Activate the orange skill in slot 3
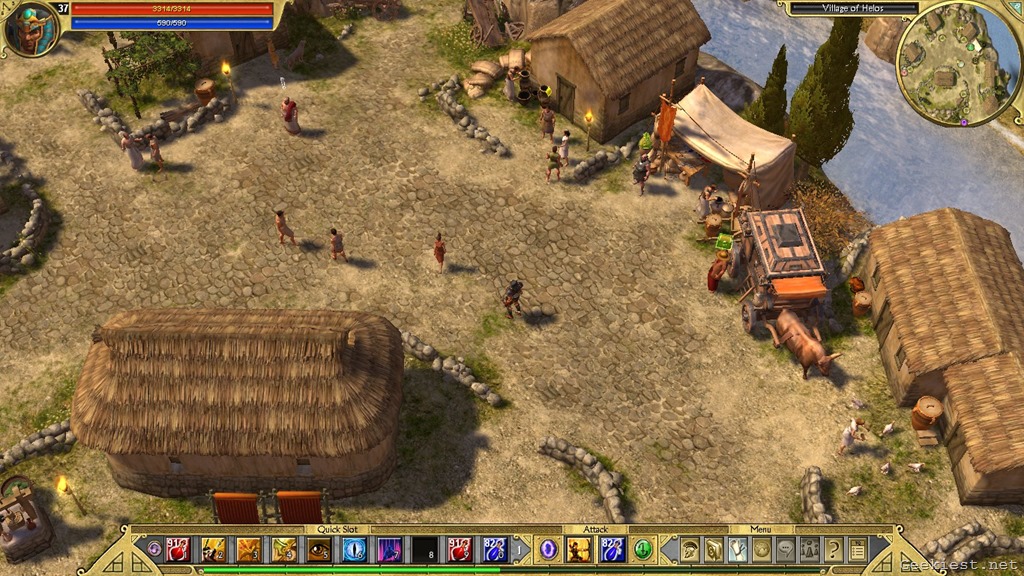 [248, 549]
